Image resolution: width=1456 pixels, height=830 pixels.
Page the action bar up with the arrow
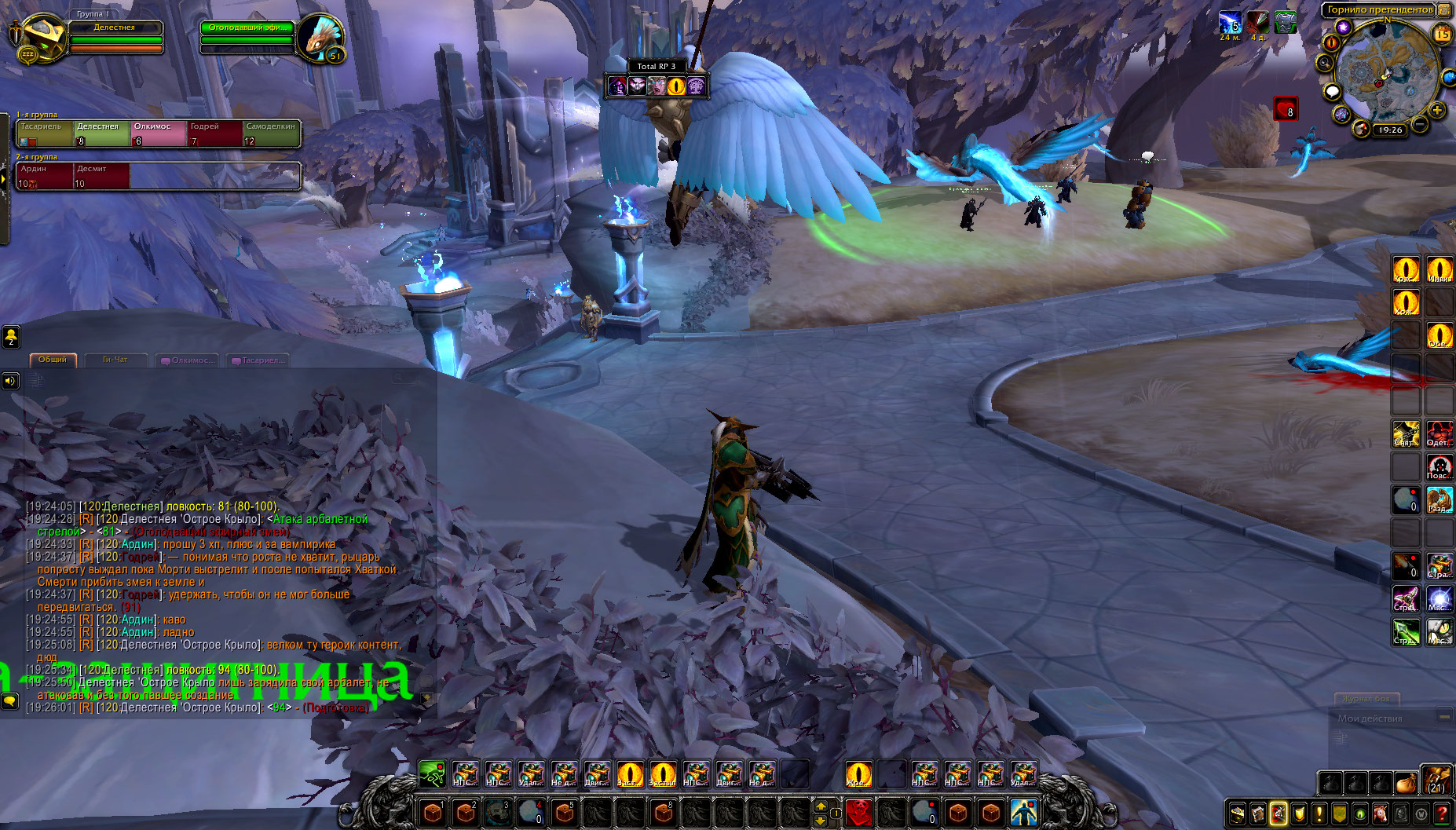[x=821, y=806]
